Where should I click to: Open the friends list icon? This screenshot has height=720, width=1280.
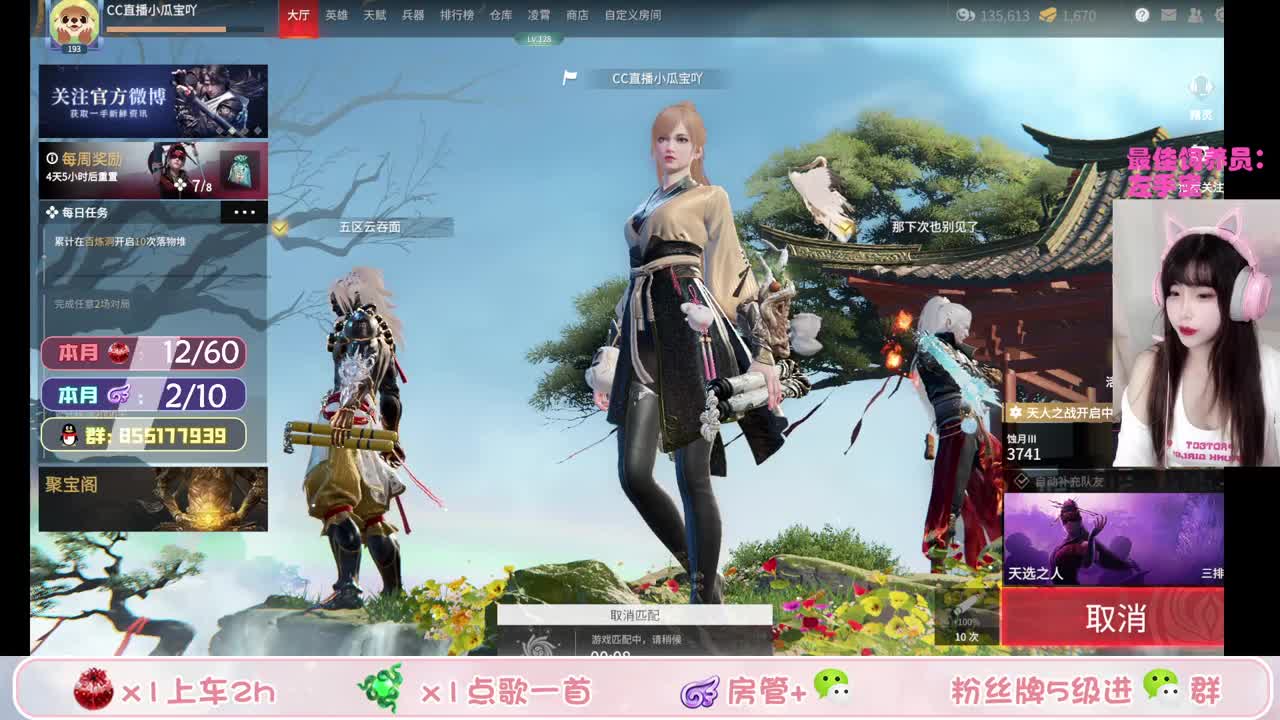tap(1194, 14)
